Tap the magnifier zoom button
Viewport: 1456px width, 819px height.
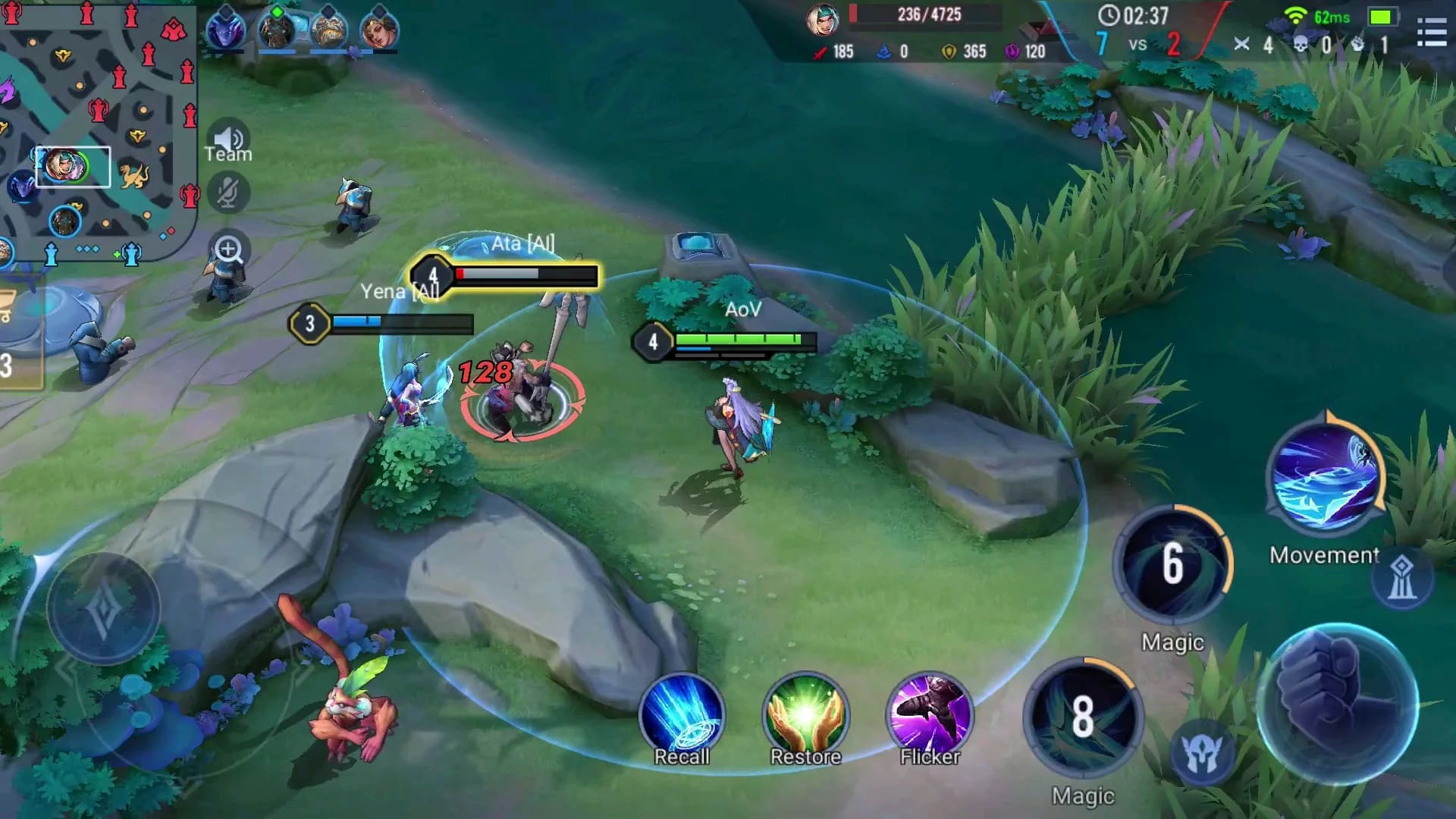[228, 249]
